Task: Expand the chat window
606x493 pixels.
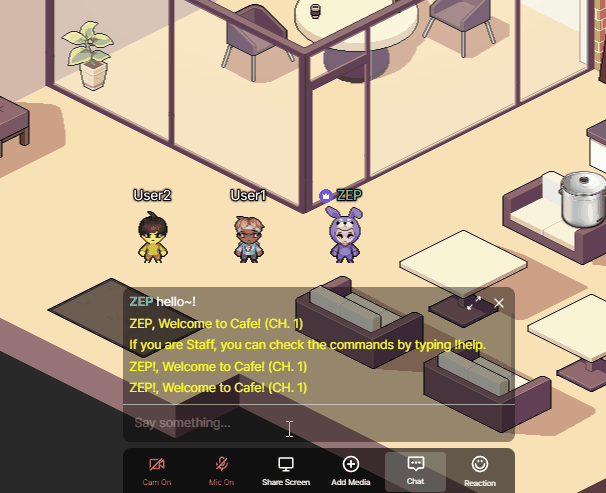Action: pos(474,302)
